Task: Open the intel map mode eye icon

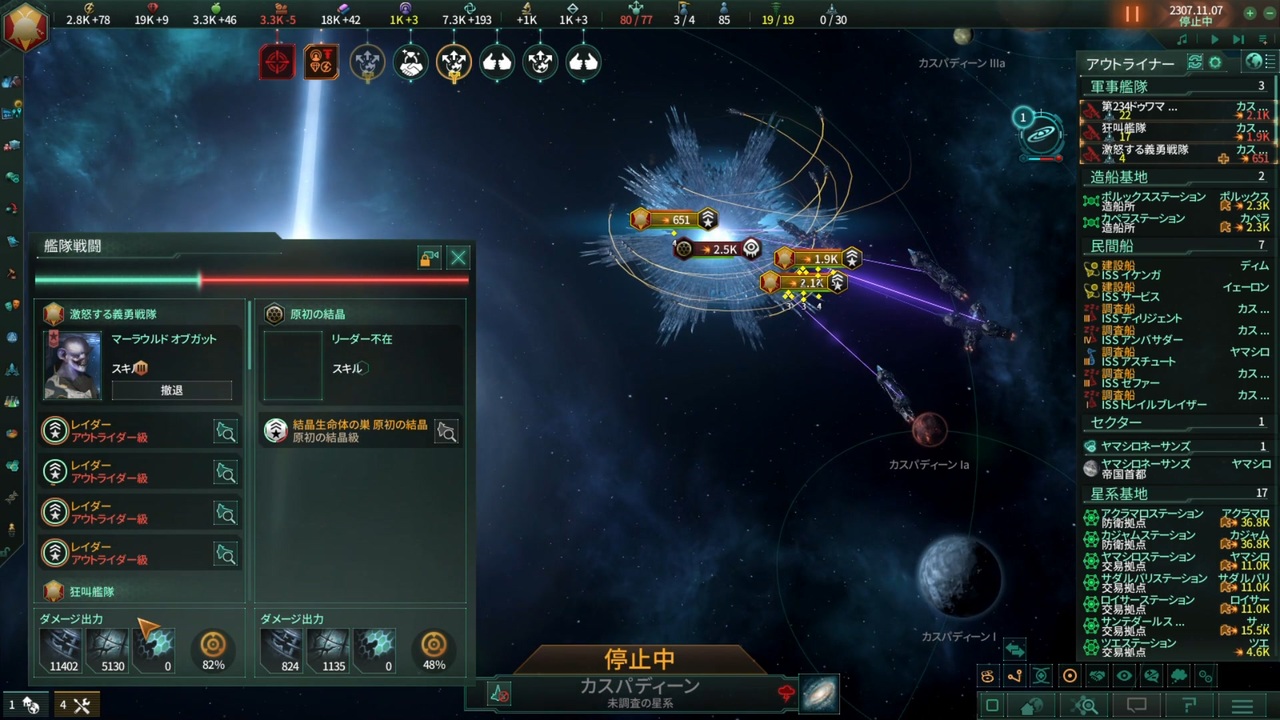Action: click(1125, 676)
